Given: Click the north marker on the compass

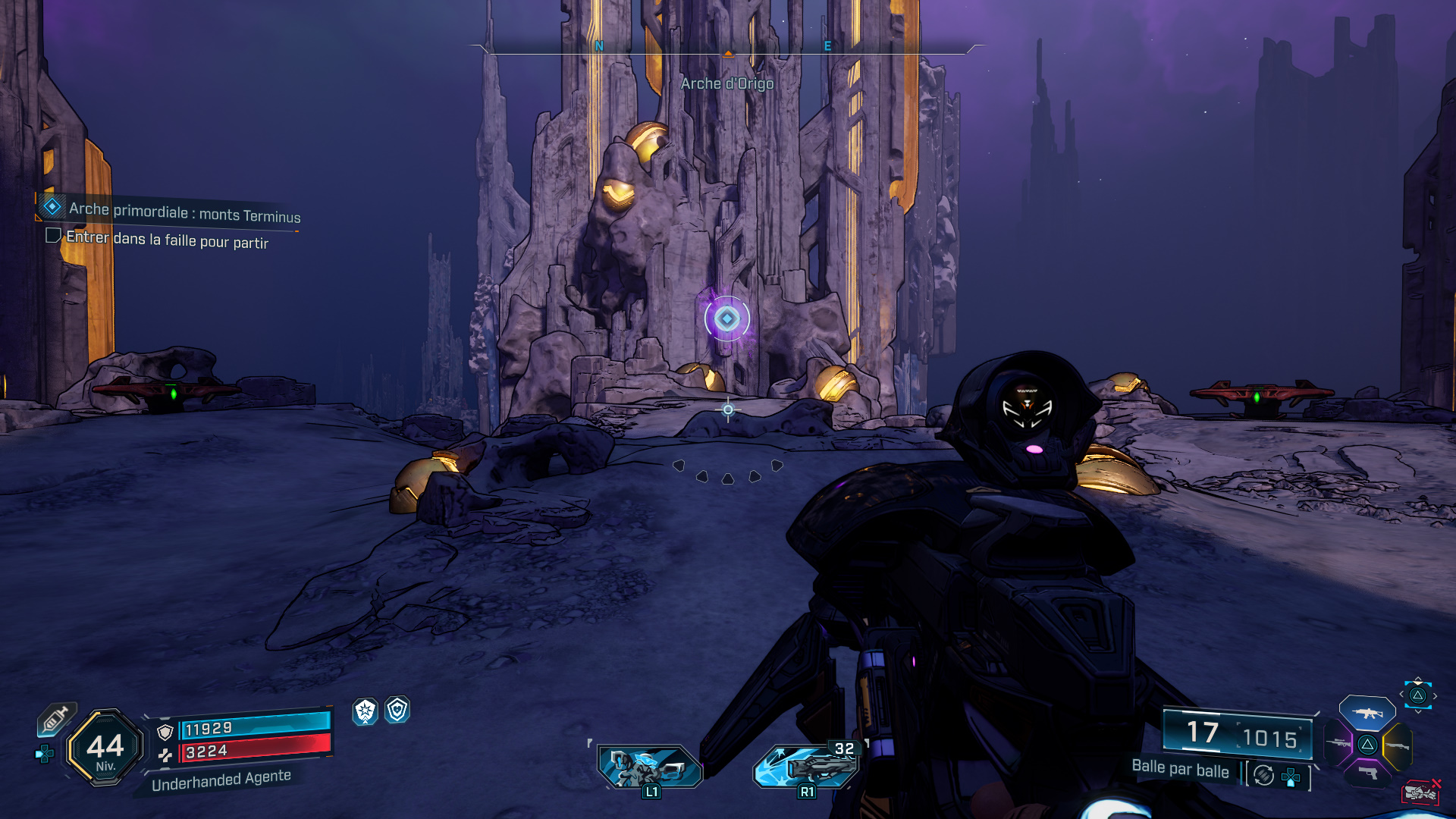Looking at the screenshot, I should (599, 46).
